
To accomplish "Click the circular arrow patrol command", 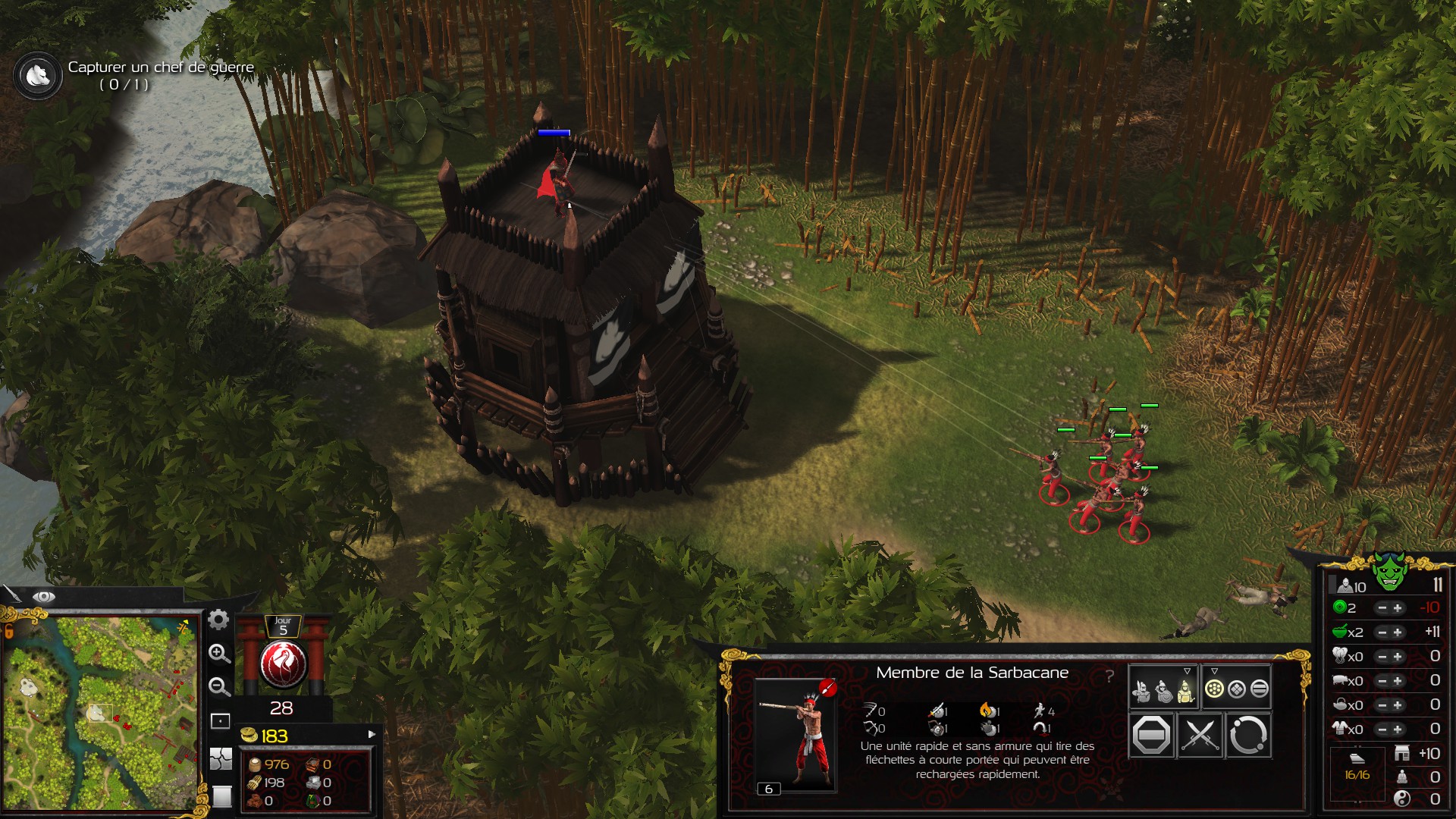I will [x=1247, y=735].
